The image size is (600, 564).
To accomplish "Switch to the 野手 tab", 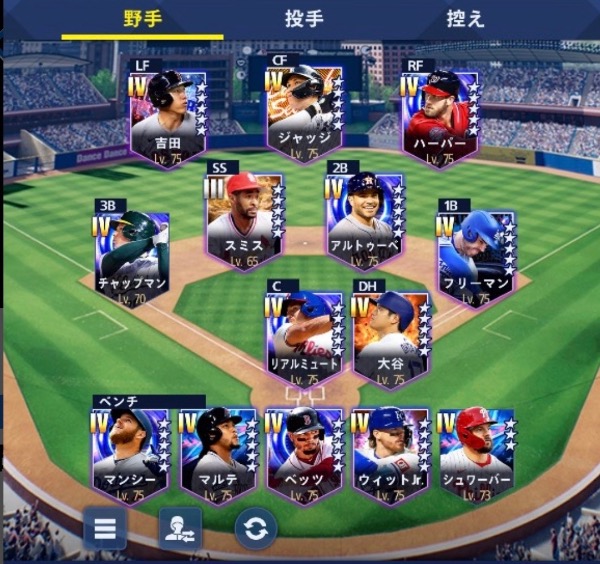I will pyautogui.click(x=142, y=19).
